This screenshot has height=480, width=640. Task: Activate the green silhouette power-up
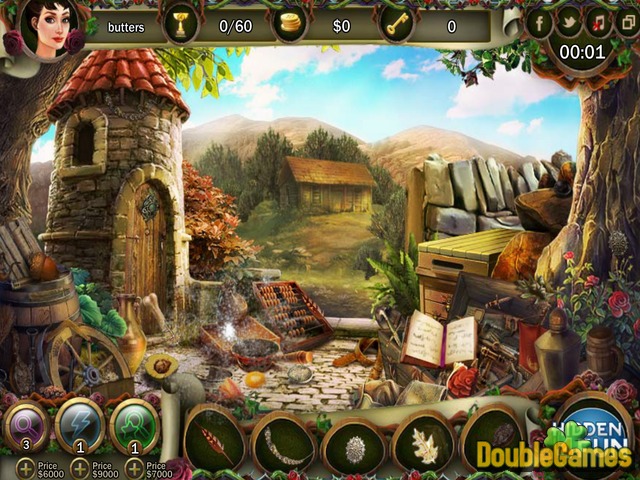[133, 425]
